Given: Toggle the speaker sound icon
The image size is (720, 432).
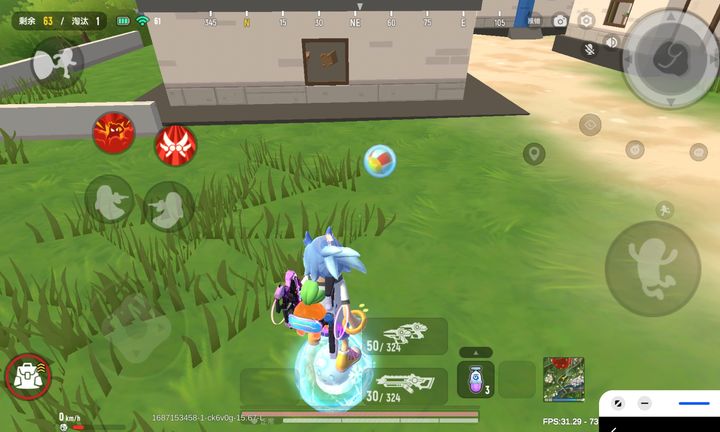Looking at the screenshot, I should [611, 42].
